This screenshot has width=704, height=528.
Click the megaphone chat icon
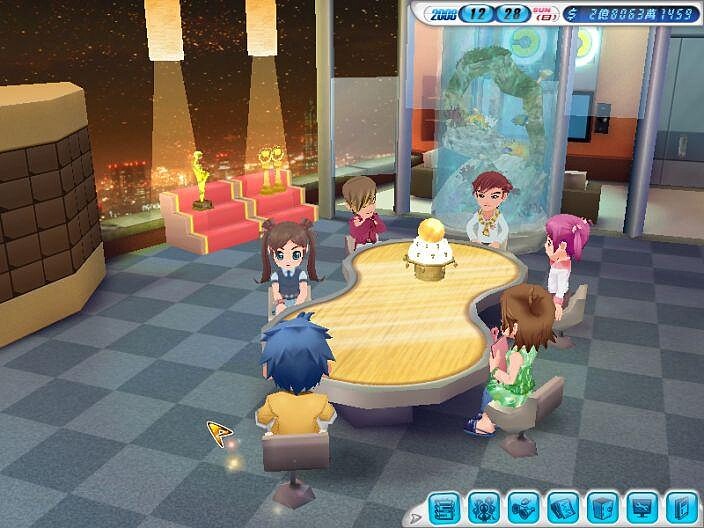tap(523, 507)
